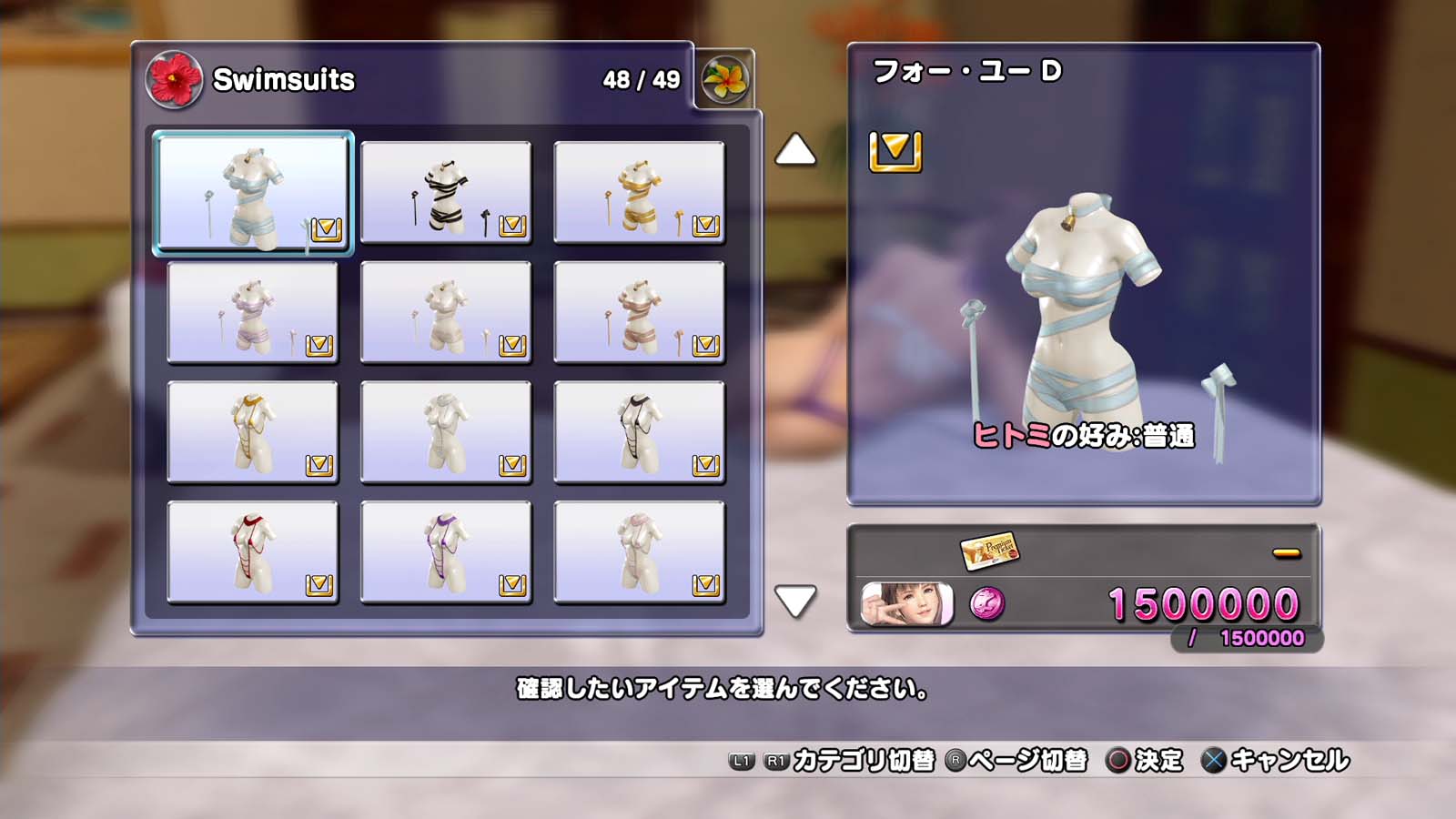The width and height of the screenshot is (1456, 819).
Task: Select the purple sling swimsuit tile
Action: pos(446,552)
